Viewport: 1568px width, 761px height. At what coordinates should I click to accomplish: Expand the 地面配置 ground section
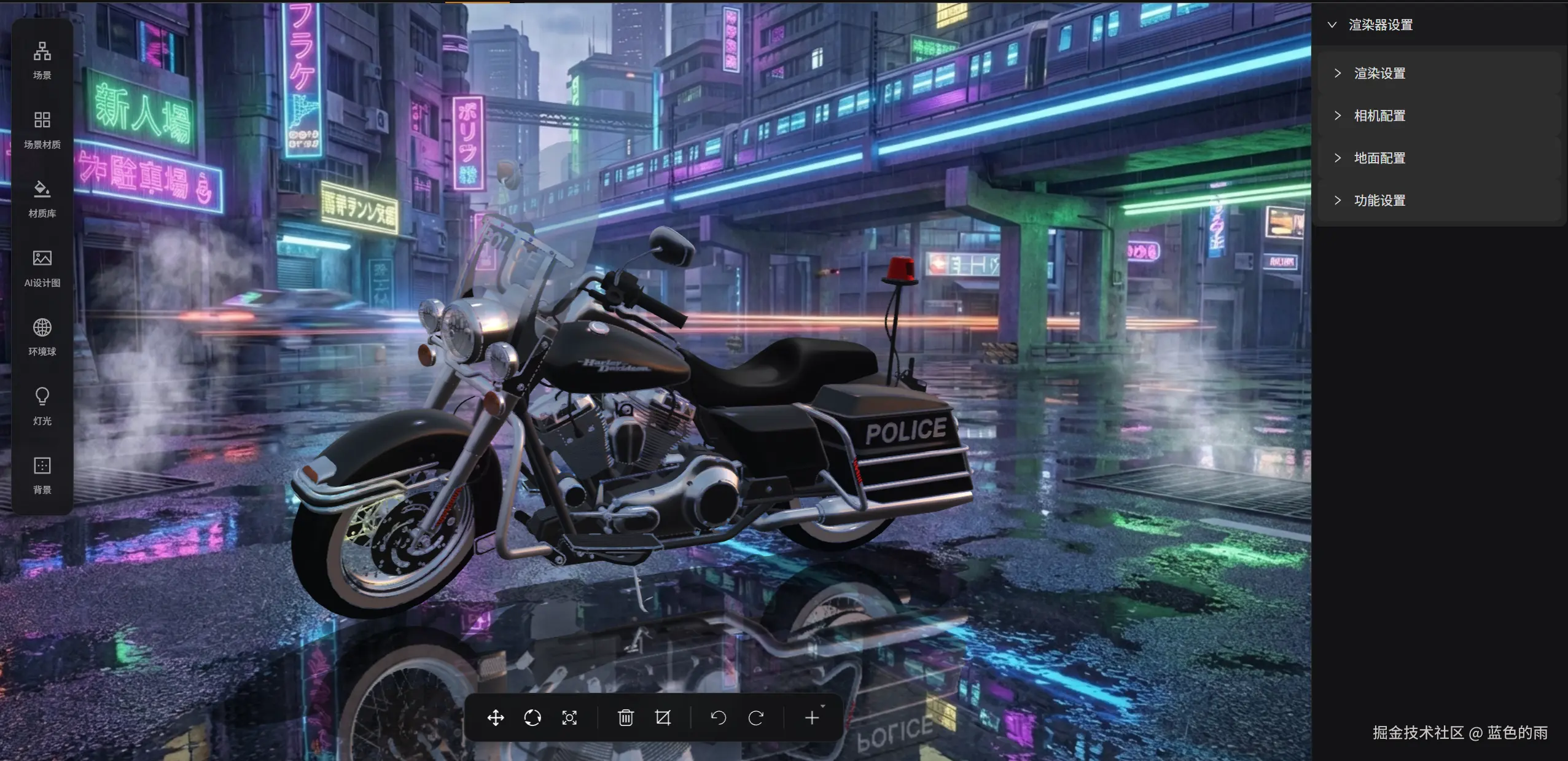[x=1379, y=158]
